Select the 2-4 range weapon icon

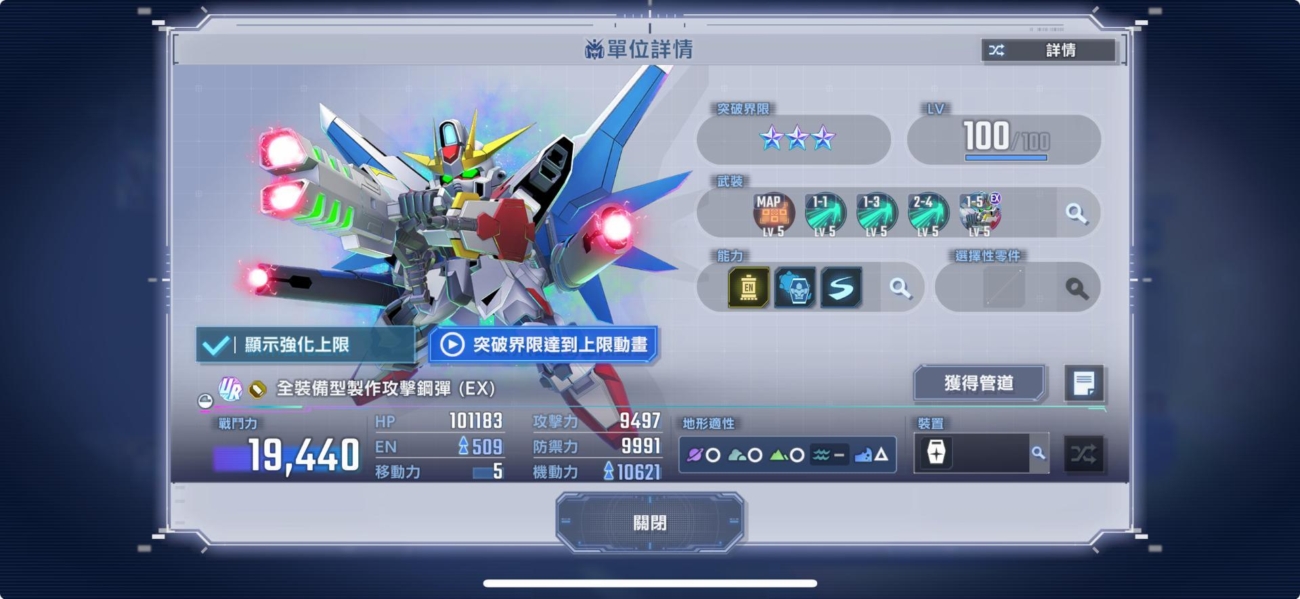coord(929,213)
